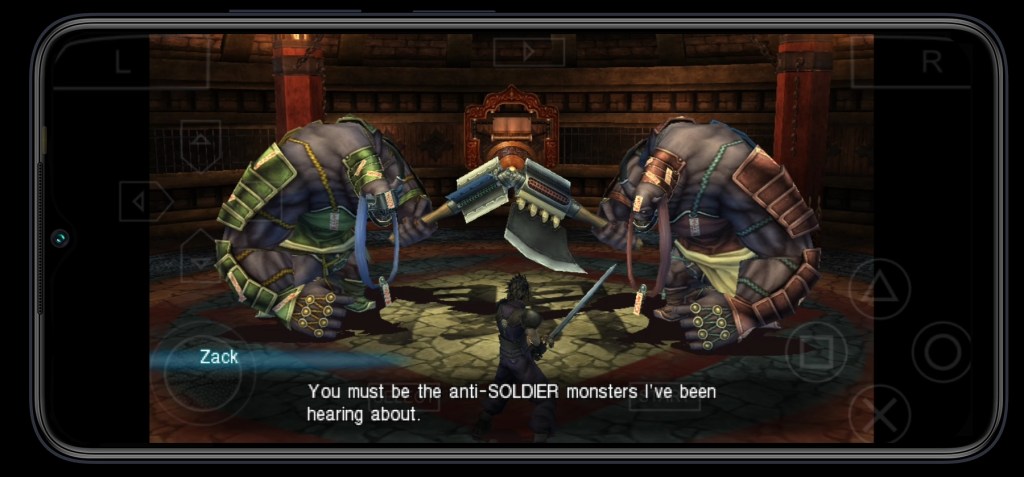Tap the R shoulder touch button
Viewport: 1024px width, 477px height.
pos(931,62)
